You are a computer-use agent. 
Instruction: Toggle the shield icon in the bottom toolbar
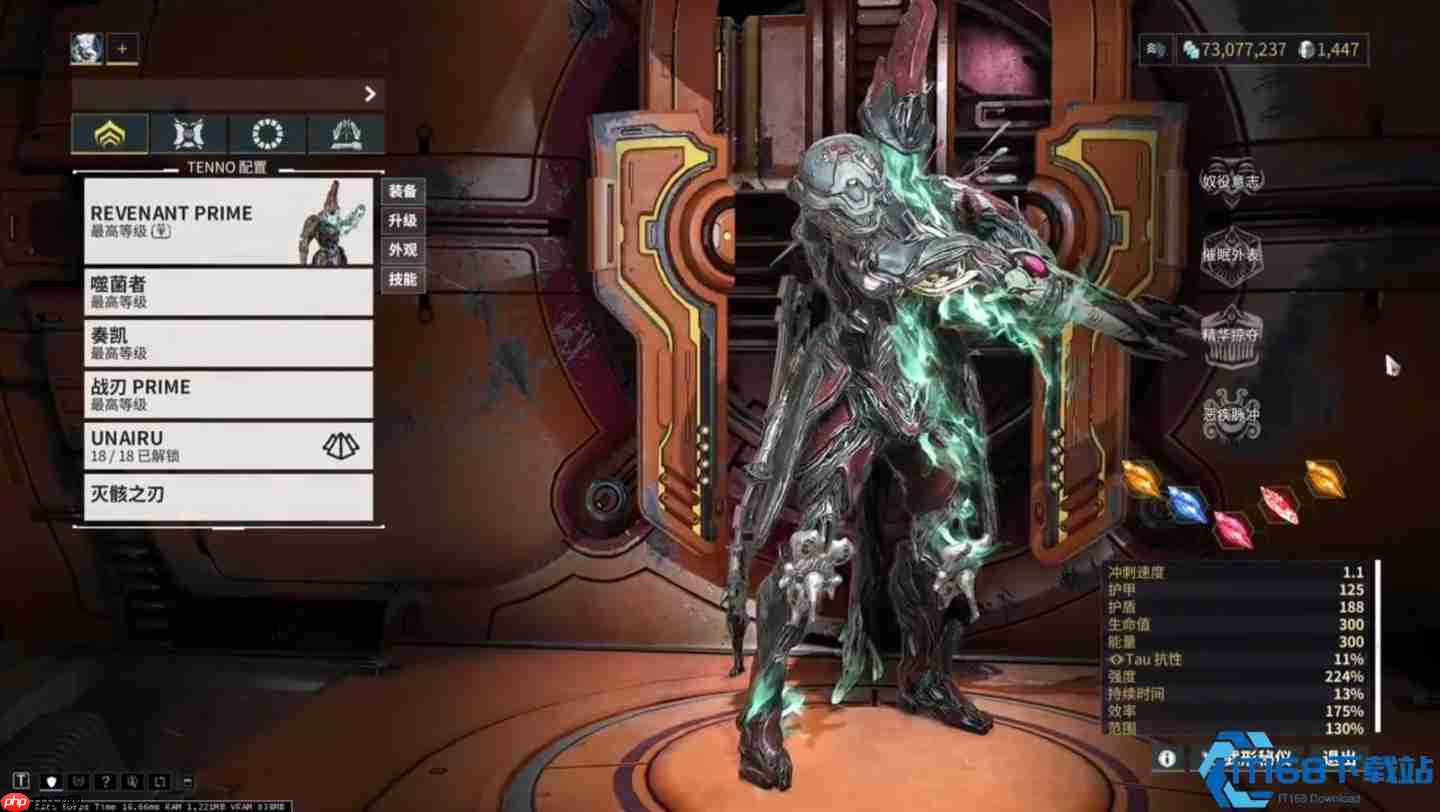pos(51,781)
